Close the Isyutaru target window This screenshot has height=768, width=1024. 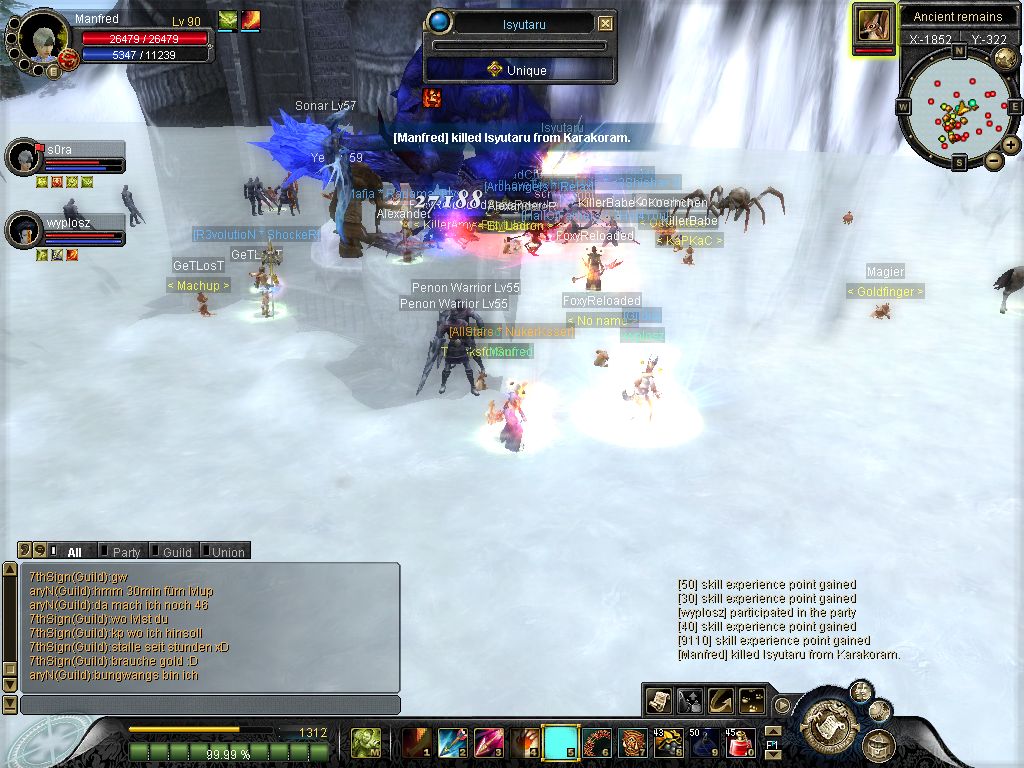pyautogui.click(x=606, y=24)
